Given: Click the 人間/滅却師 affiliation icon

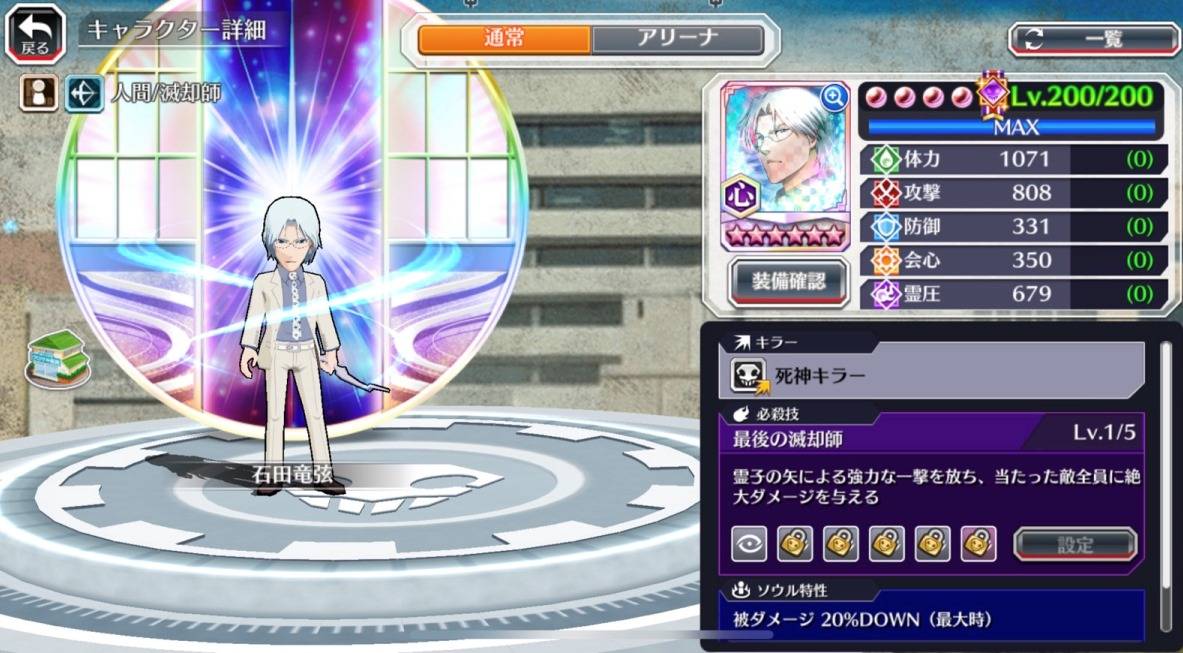Looking at the screenshot, I should point(83,94).
